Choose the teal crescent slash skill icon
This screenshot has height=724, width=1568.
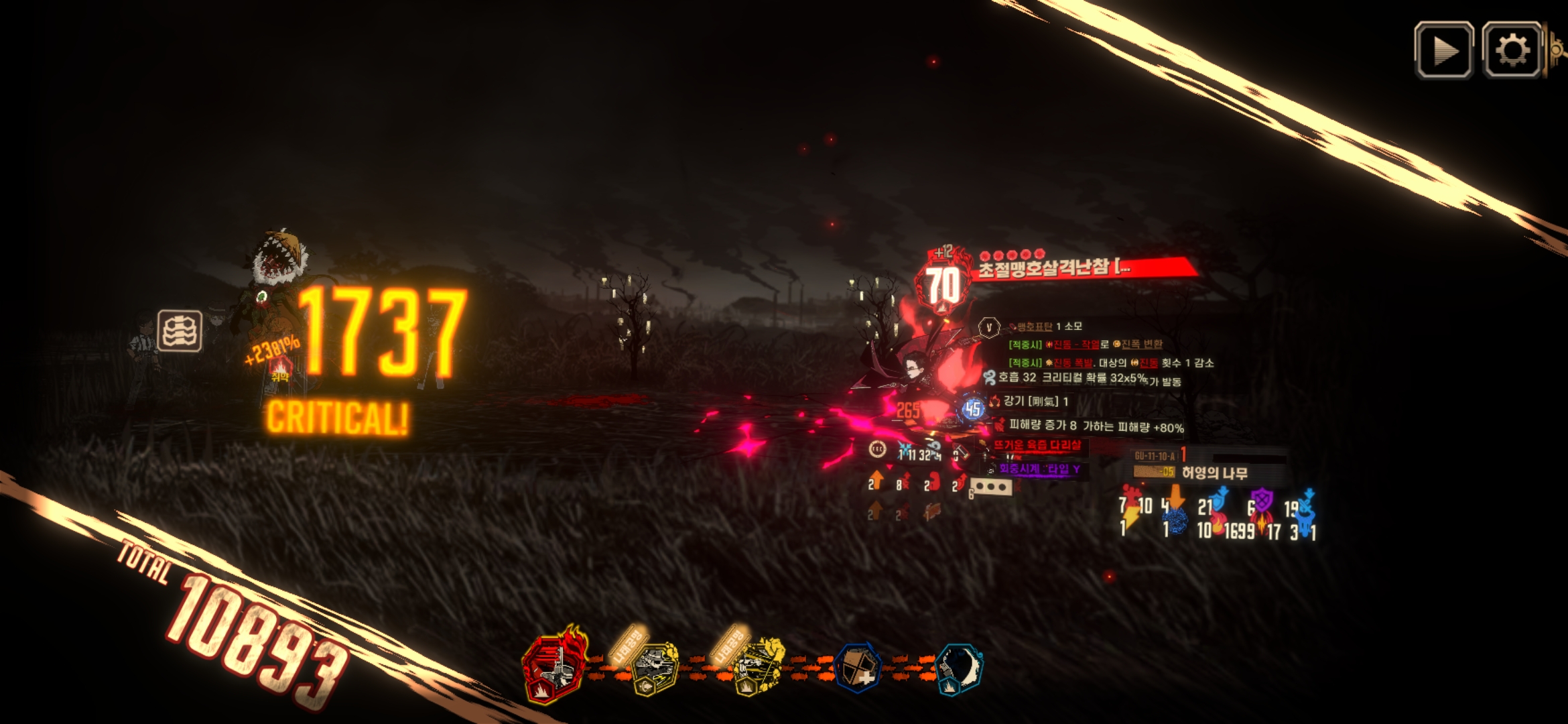958,668
